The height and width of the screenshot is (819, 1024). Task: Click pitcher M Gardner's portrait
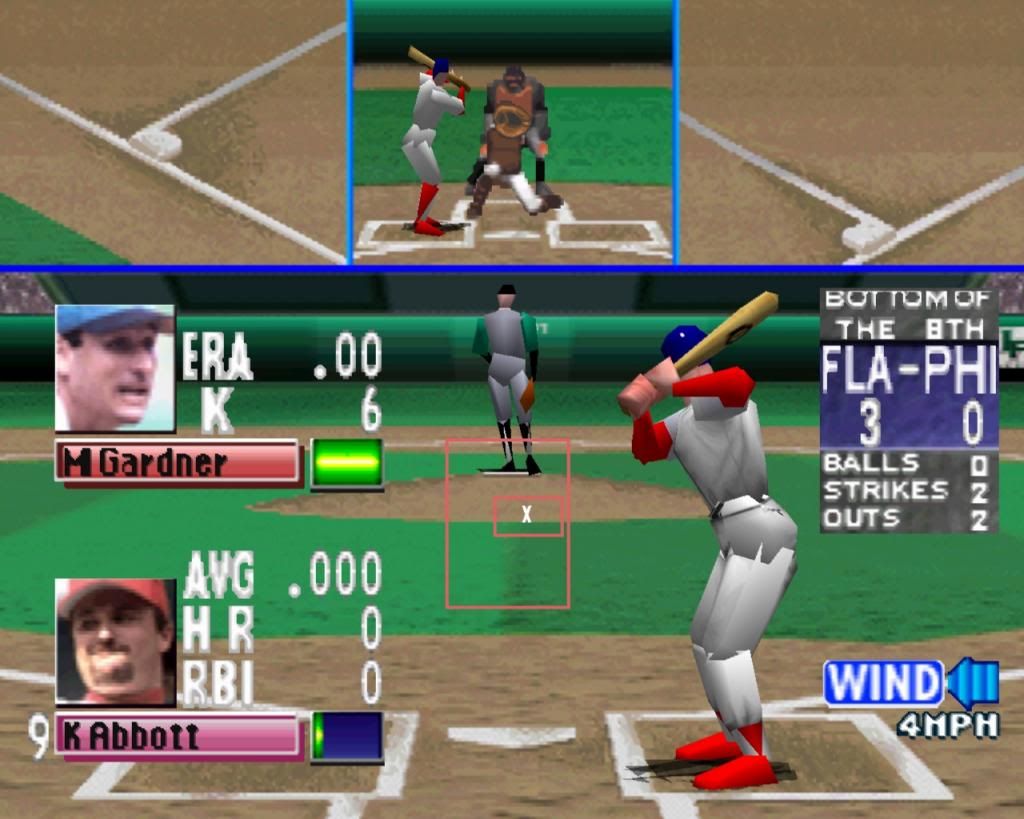click(x=114, y=367)
